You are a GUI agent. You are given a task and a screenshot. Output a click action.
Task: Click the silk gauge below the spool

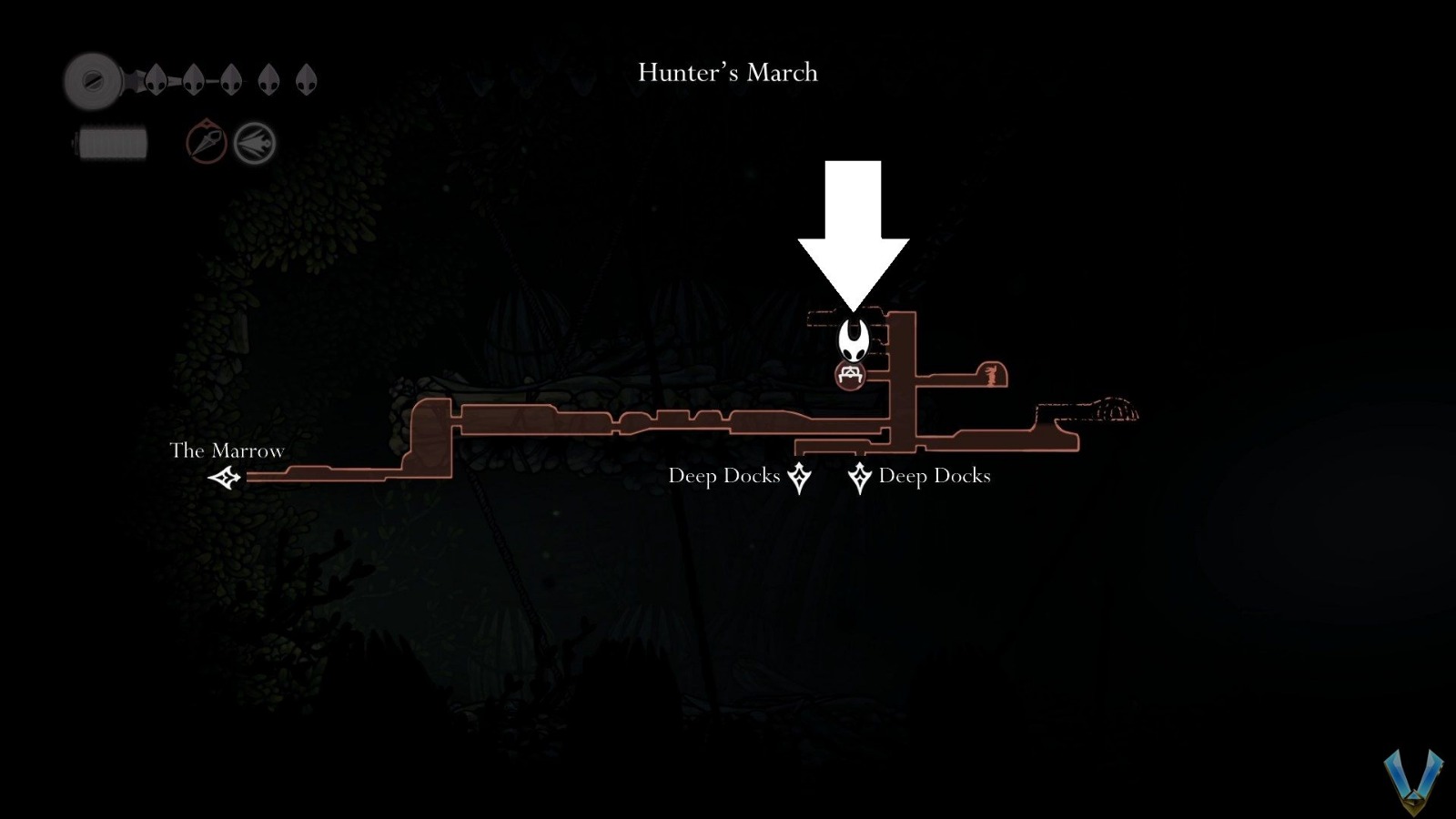(109, 142)
